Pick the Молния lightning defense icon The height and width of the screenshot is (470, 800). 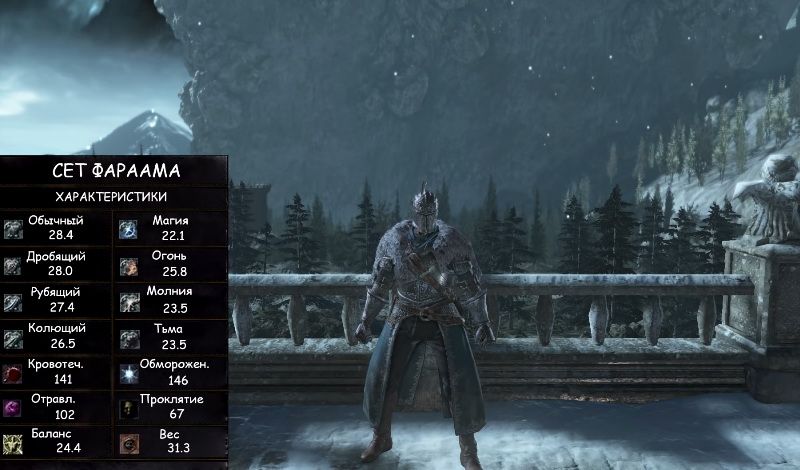(x=129, y=301)
